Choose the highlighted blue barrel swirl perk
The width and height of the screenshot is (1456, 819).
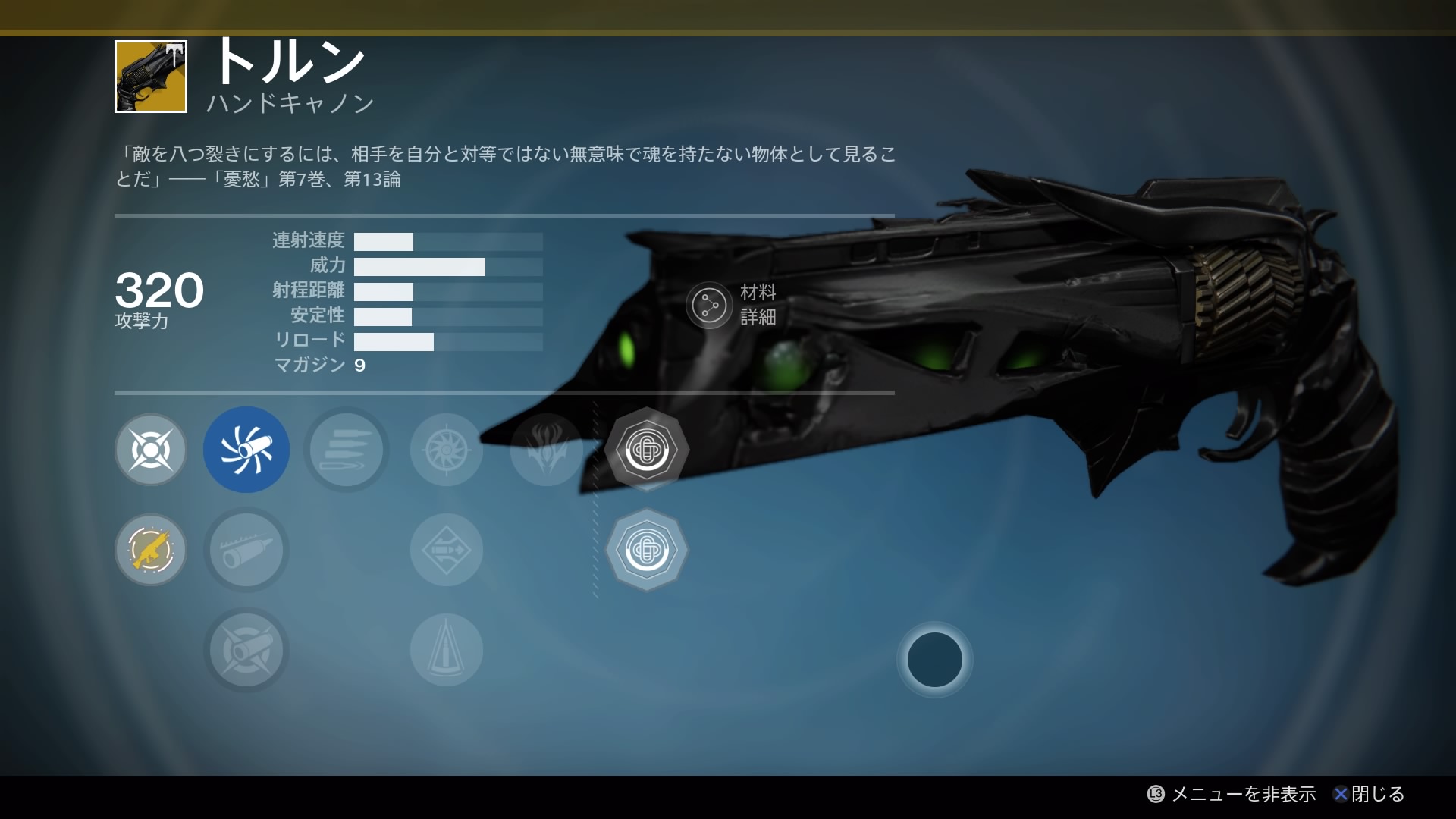click(x=246, y=450)
